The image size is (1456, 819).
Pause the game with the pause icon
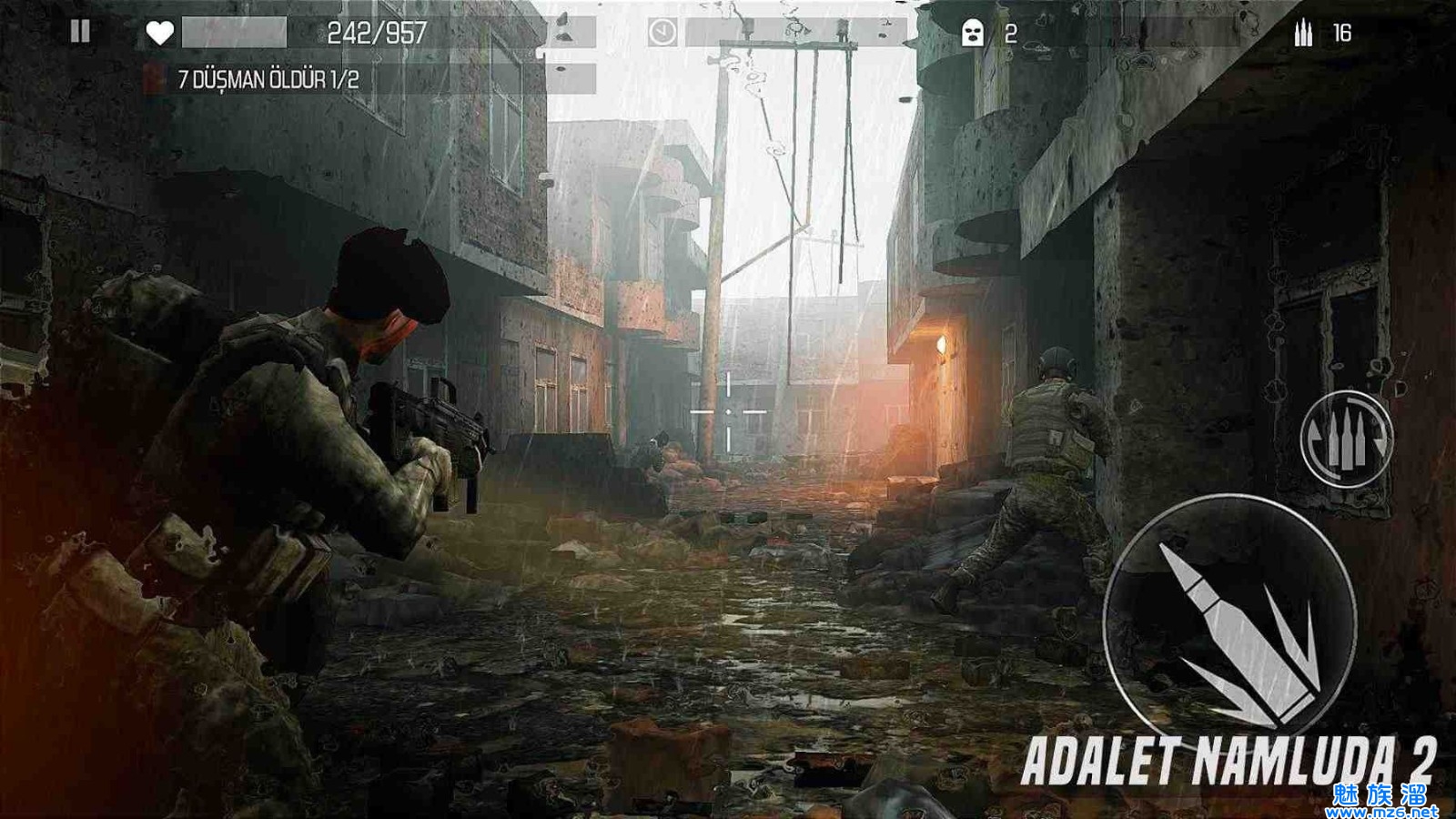point(80,33)
